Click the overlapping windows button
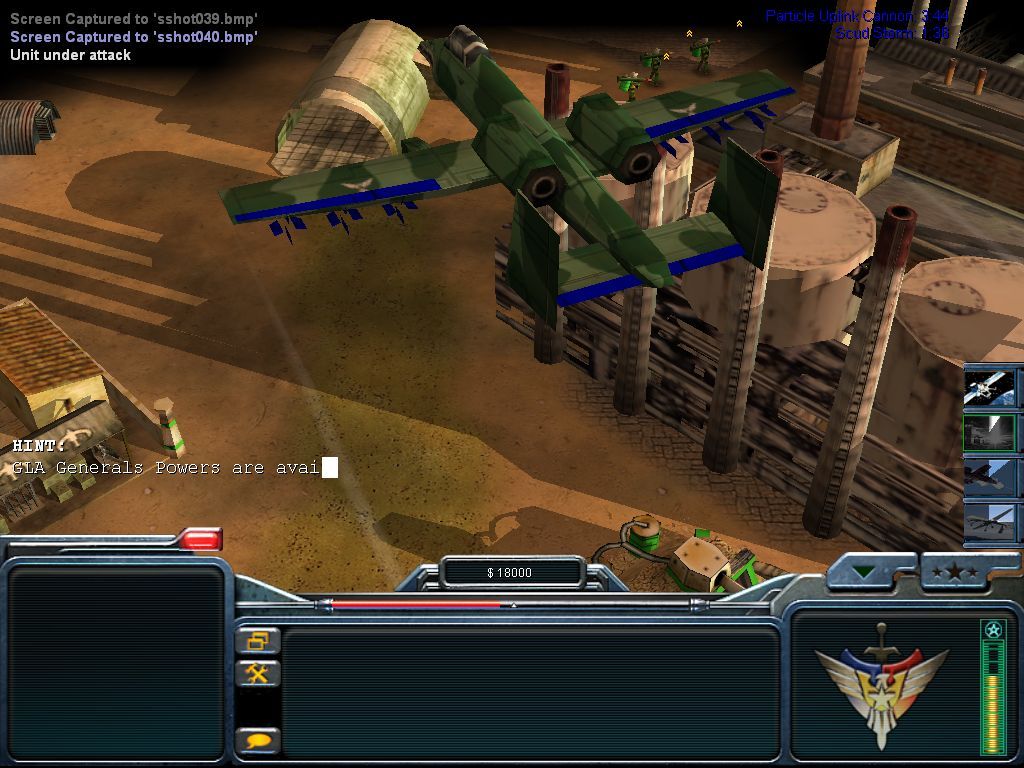Screen dimensions: 1024x768 click(x=258, y=640)
